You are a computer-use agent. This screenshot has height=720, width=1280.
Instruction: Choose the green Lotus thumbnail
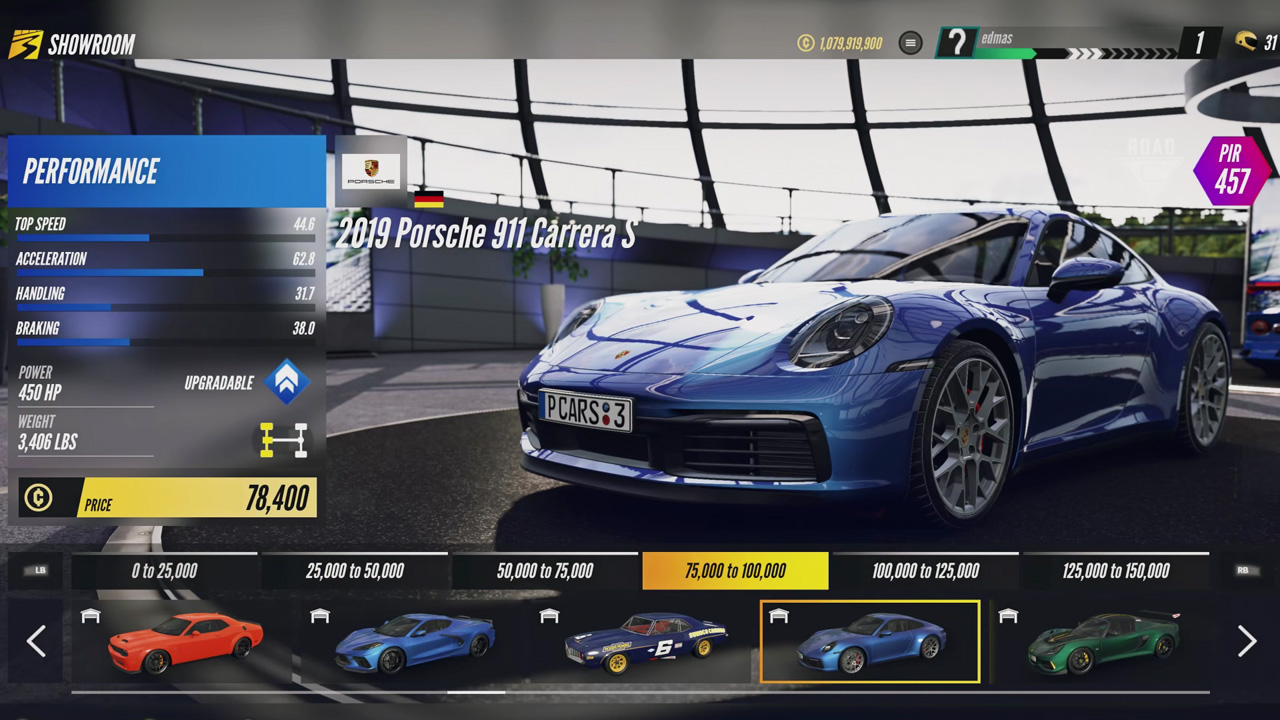(x=1100, y=642)
